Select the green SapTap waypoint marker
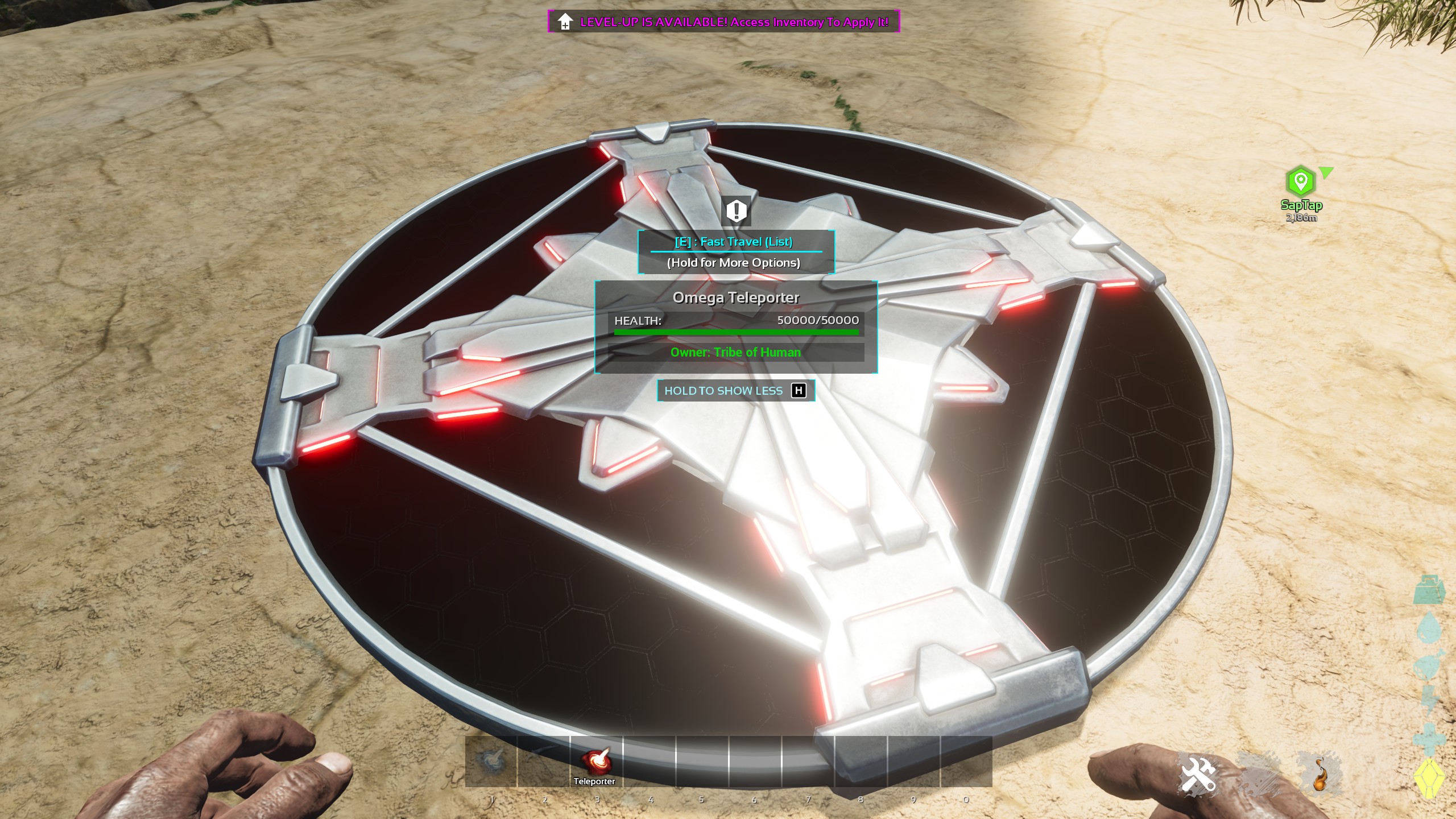 (x=1300, y=181)
